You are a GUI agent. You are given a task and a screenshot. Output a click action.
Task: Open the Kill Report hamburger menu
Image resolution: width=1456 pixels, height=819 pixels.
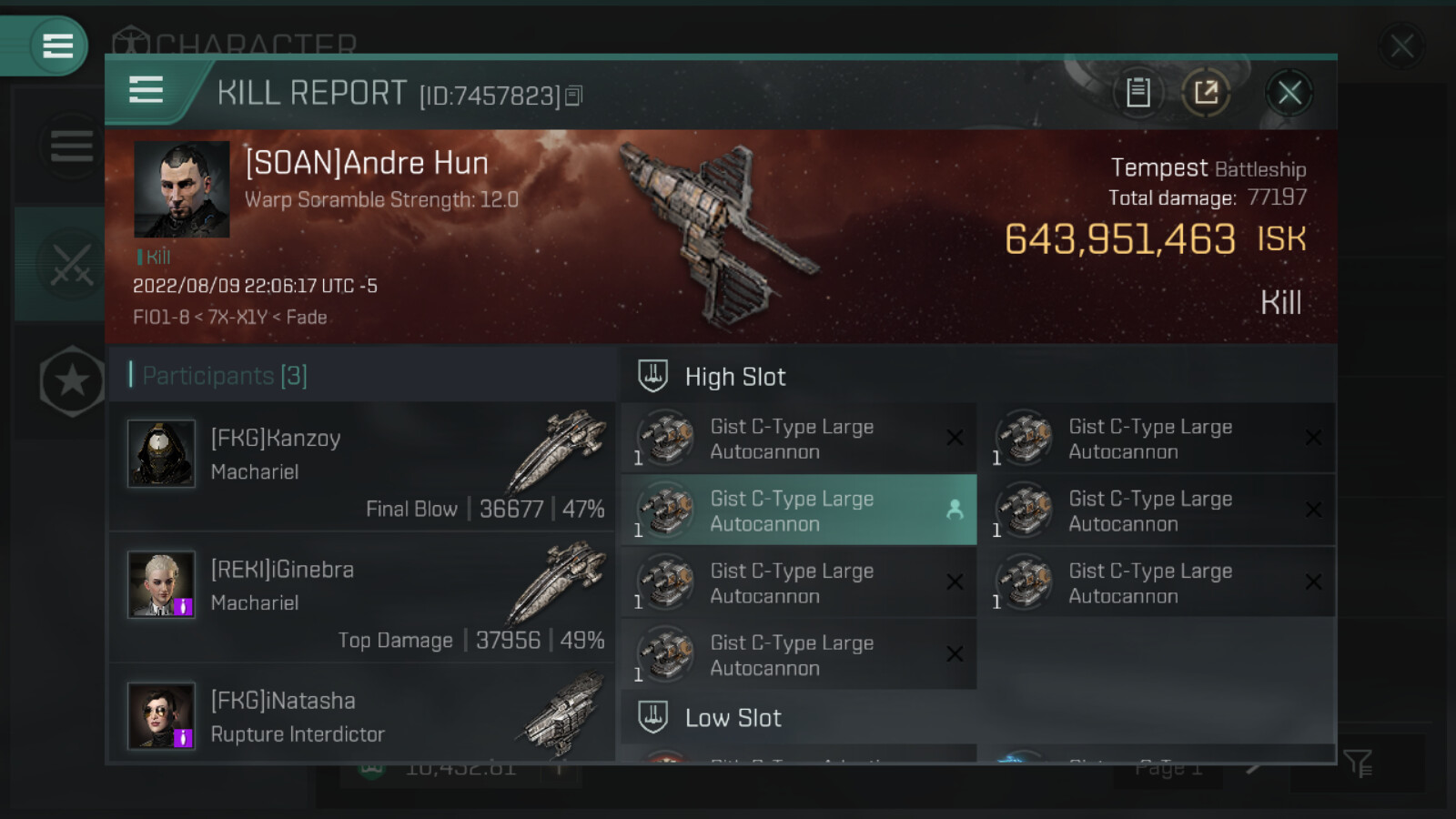coord(146,90)
